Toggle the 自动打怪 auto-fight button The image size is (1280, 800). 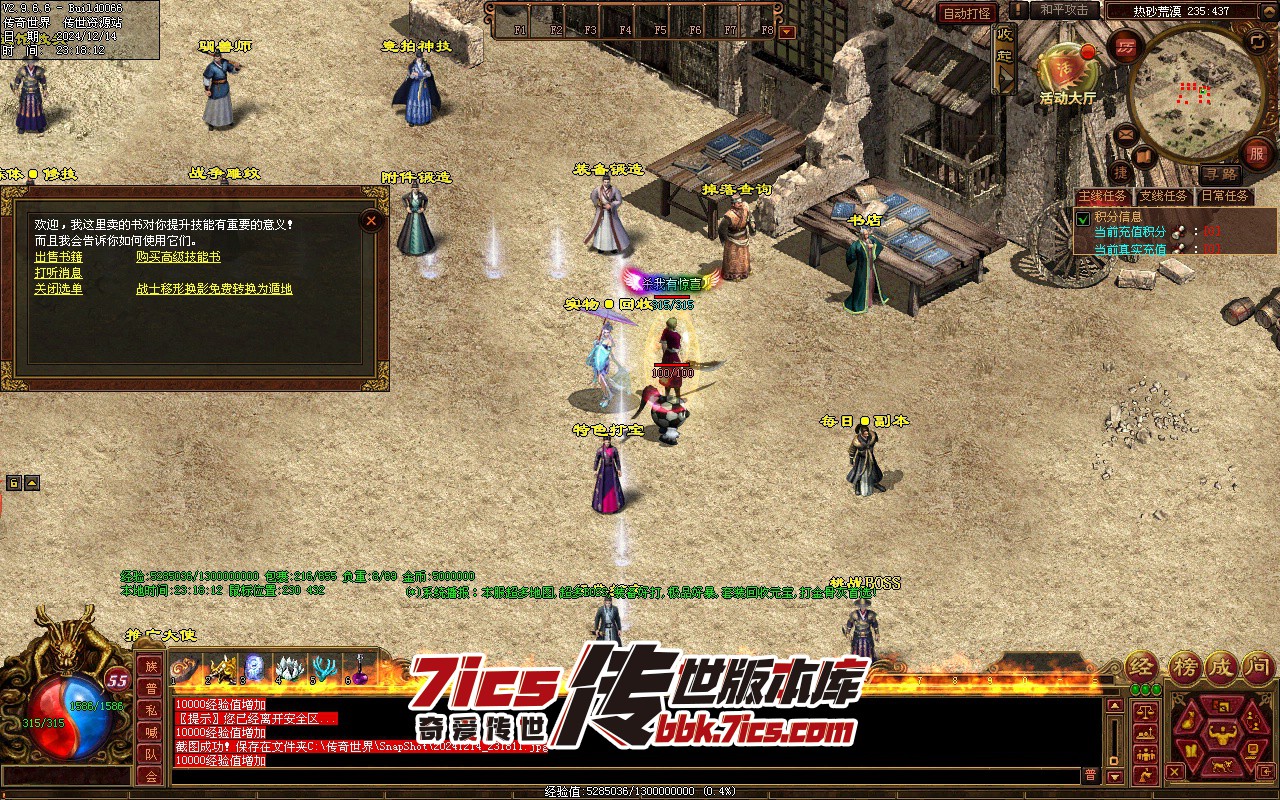click(x=967, y=13)
